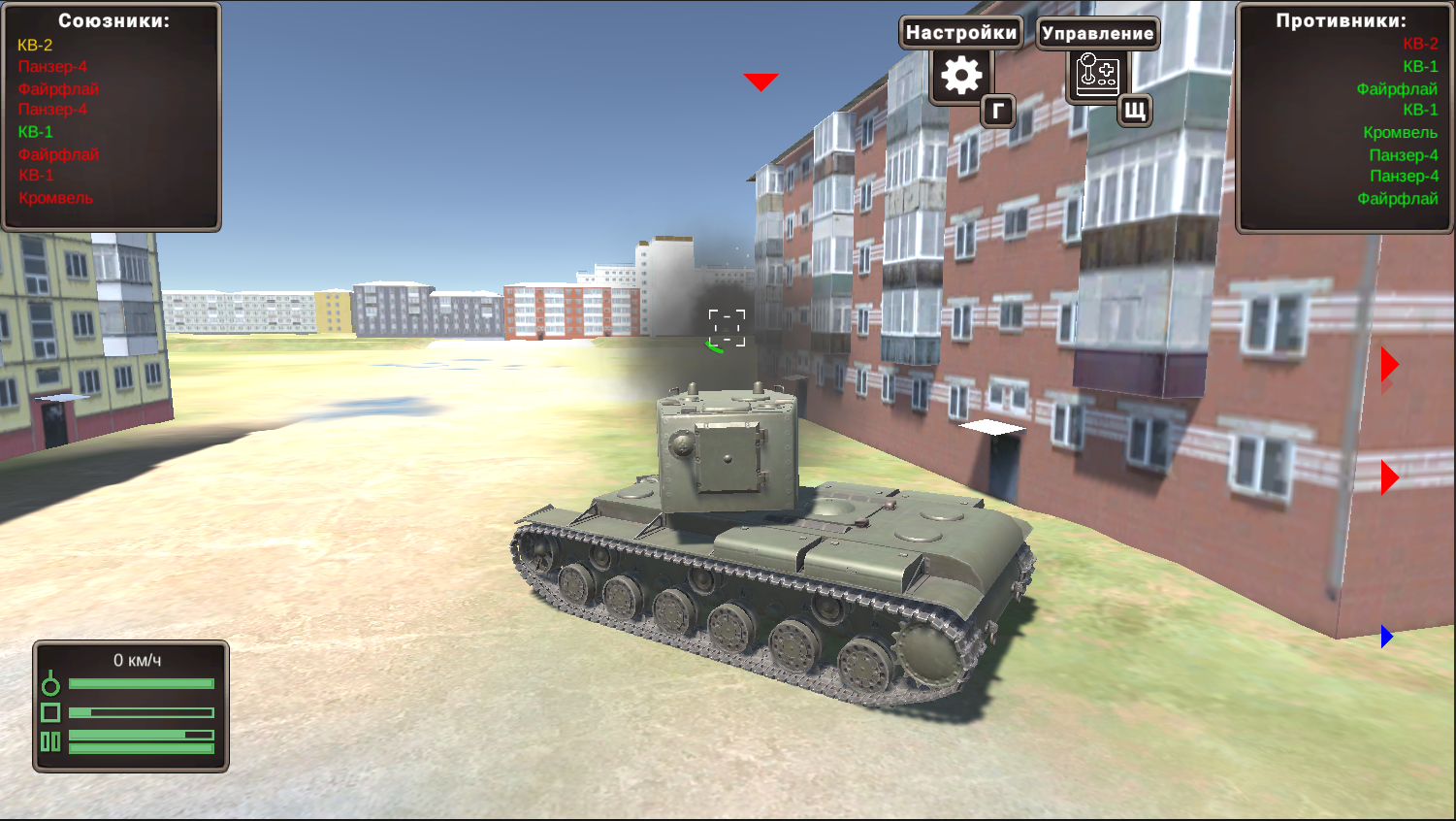Click the settings gear icon
Image resolution: width=1456 pixels, height=821 pixels.
[x=959, y=75]
